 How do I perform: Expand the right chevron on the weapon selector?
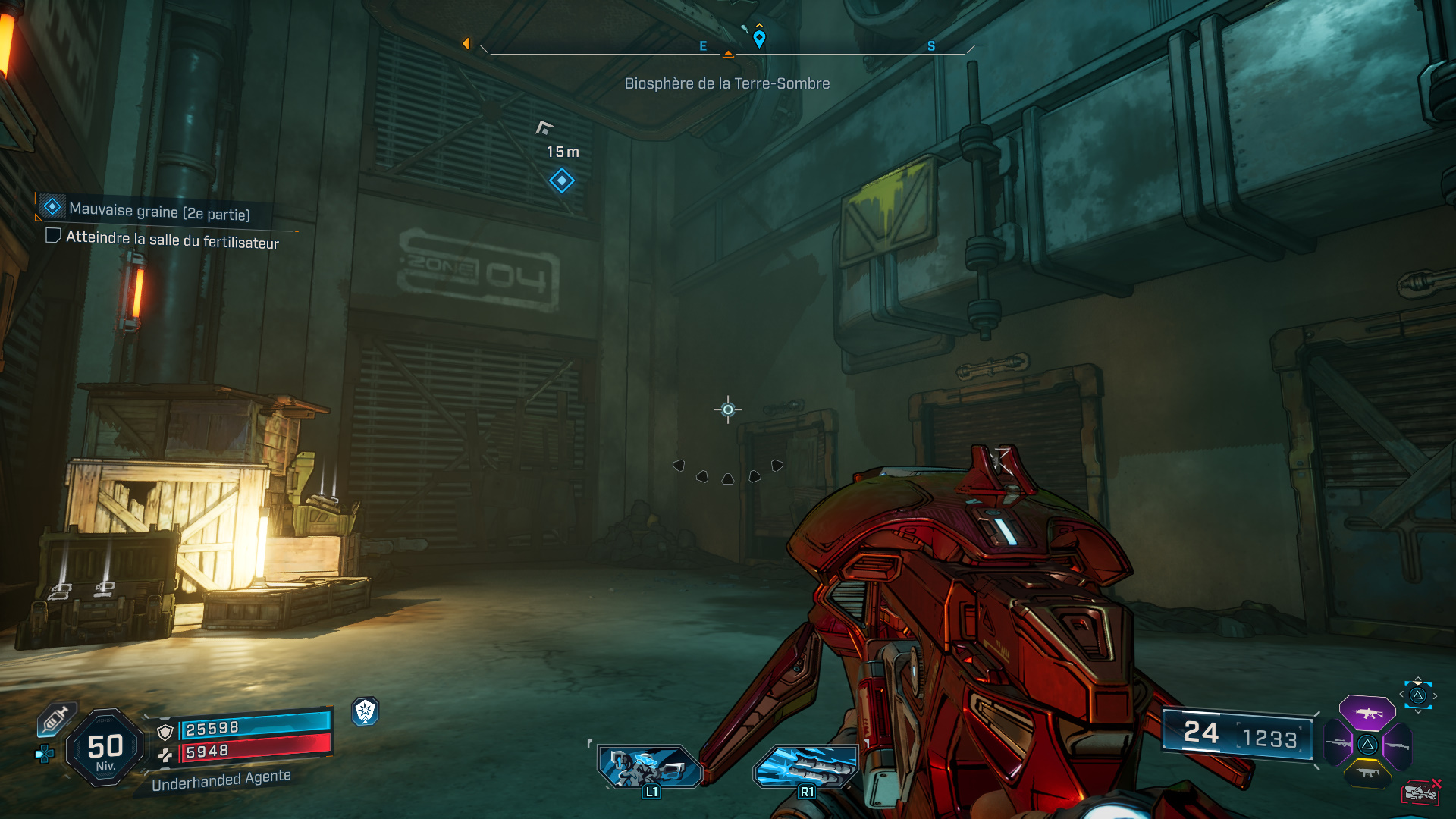click(1435, 695)
